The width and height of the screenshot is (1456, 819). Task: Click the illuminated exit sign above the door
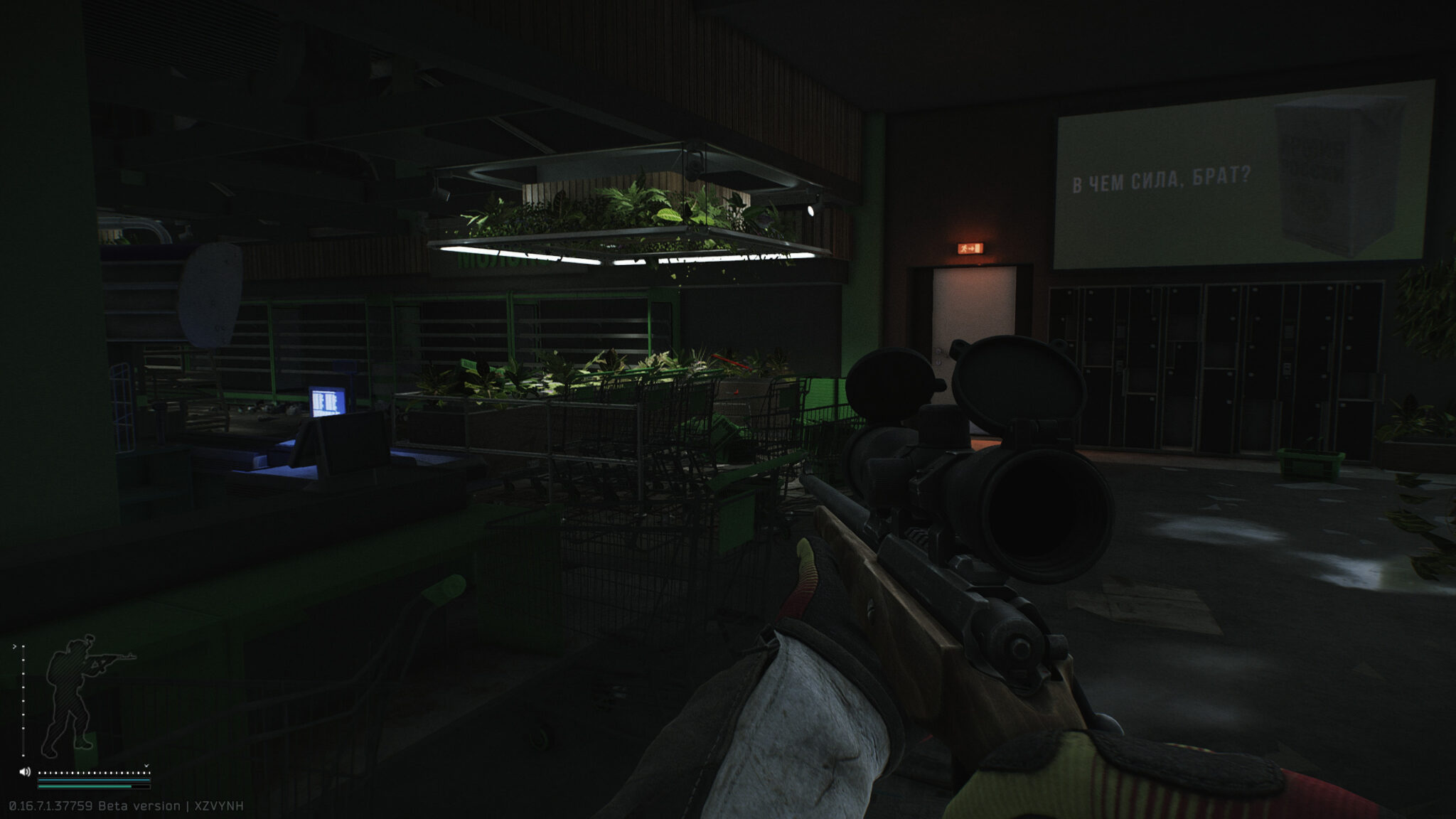pyautogui.click(x=970, y=250)
